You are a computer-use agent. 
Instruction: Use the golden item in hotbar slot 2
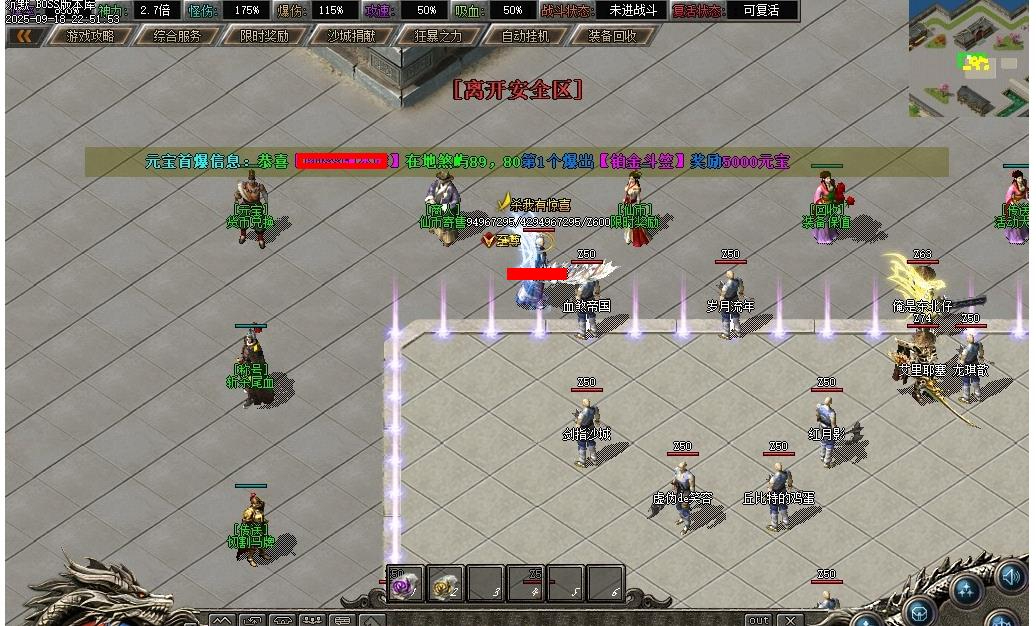coord(445,584)
